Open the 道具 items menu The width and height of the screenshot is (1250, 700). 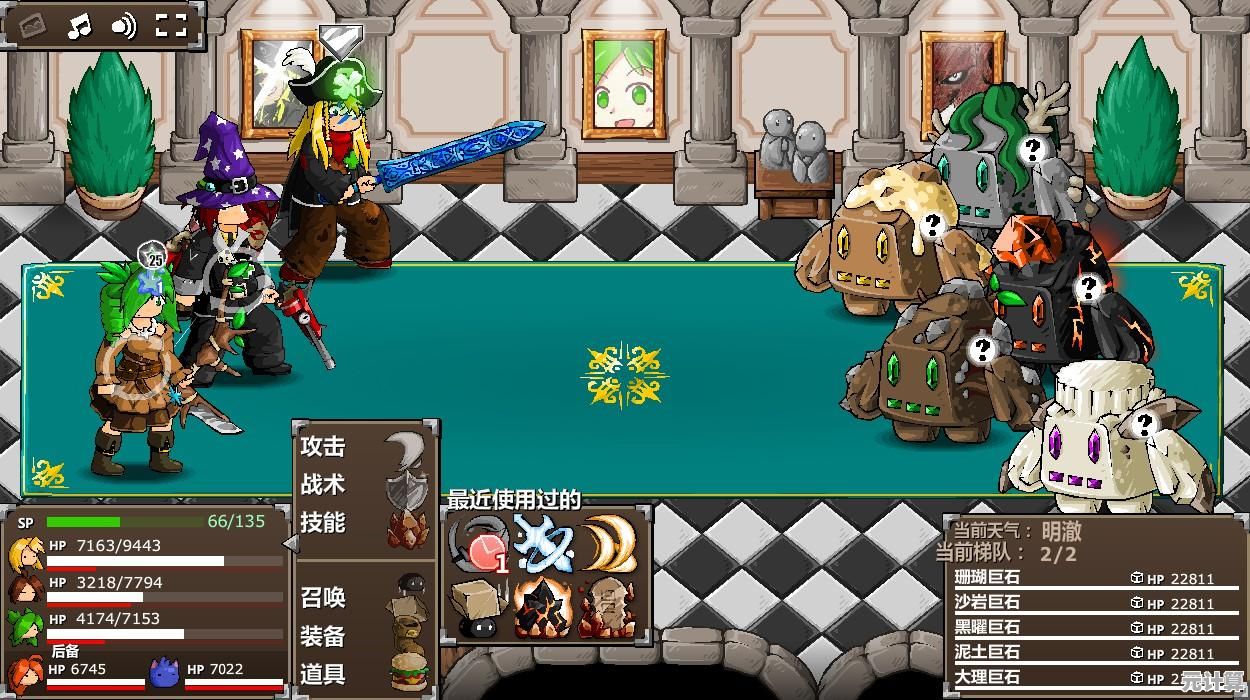[324, 674]
